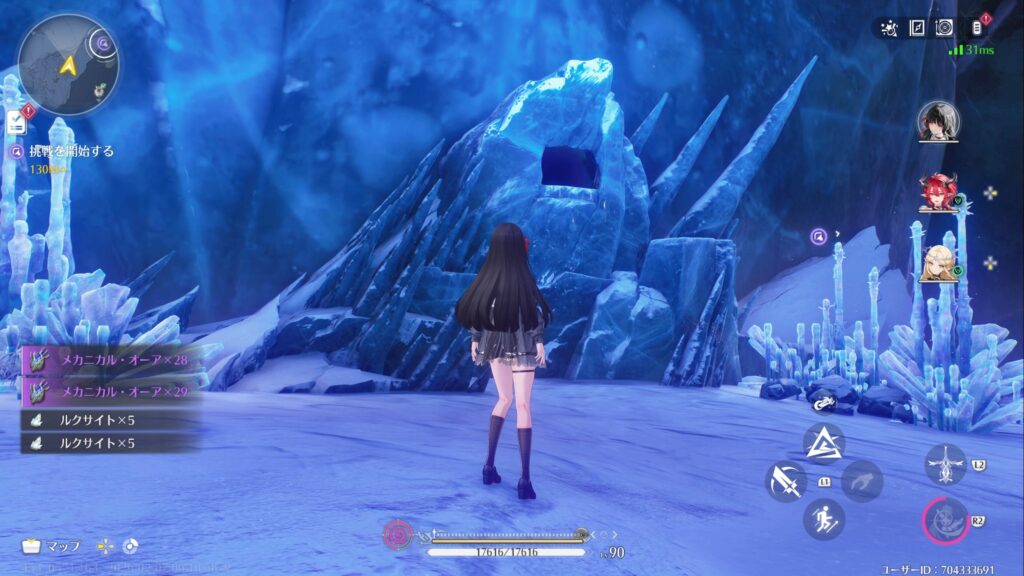1024x576 pixels.
Task: Open the sparkle figure icon in top bar
Action: pos(889,29)
